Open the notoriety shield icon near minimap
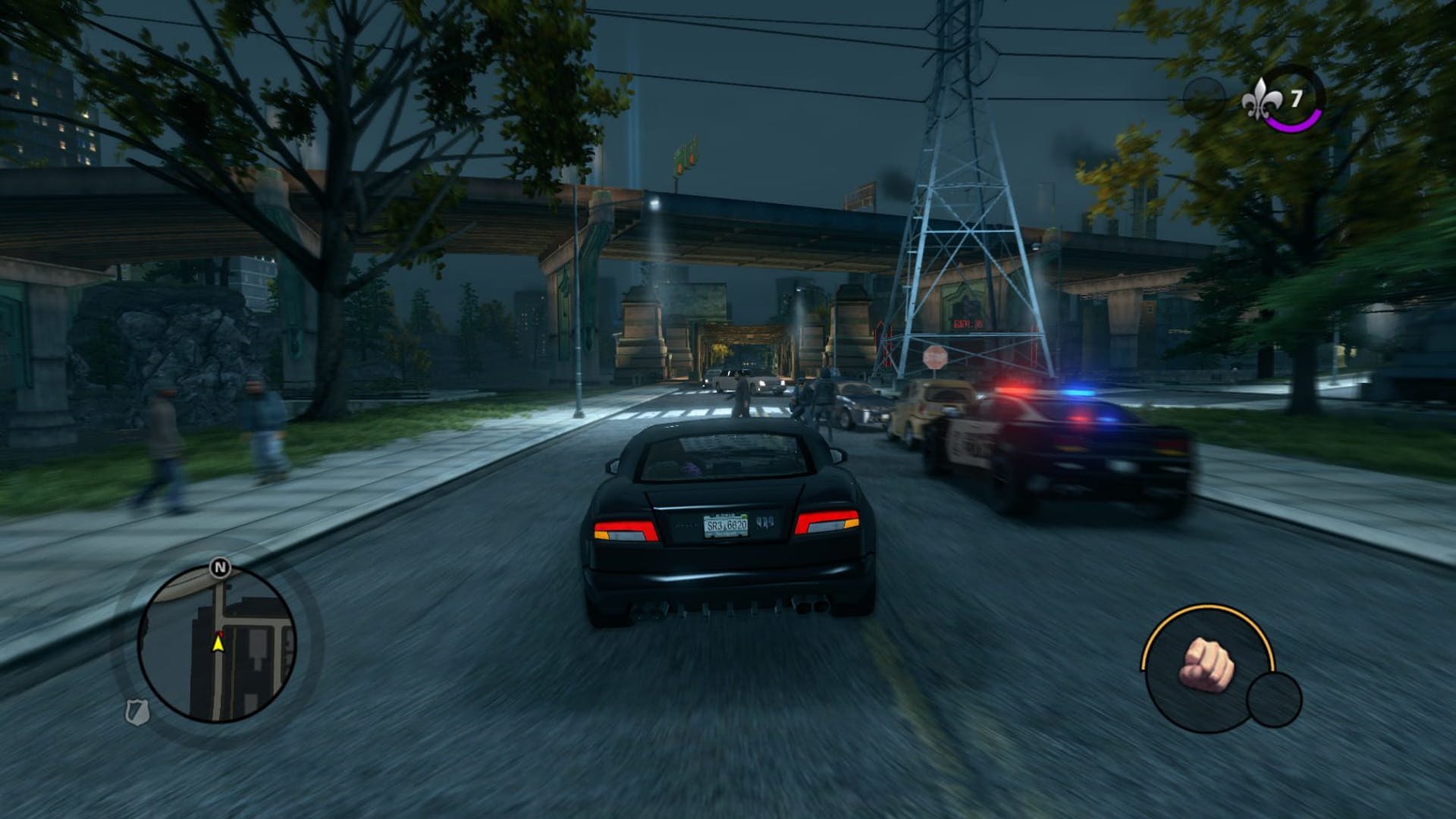1456x819 pixels. (x=138, y=713)
